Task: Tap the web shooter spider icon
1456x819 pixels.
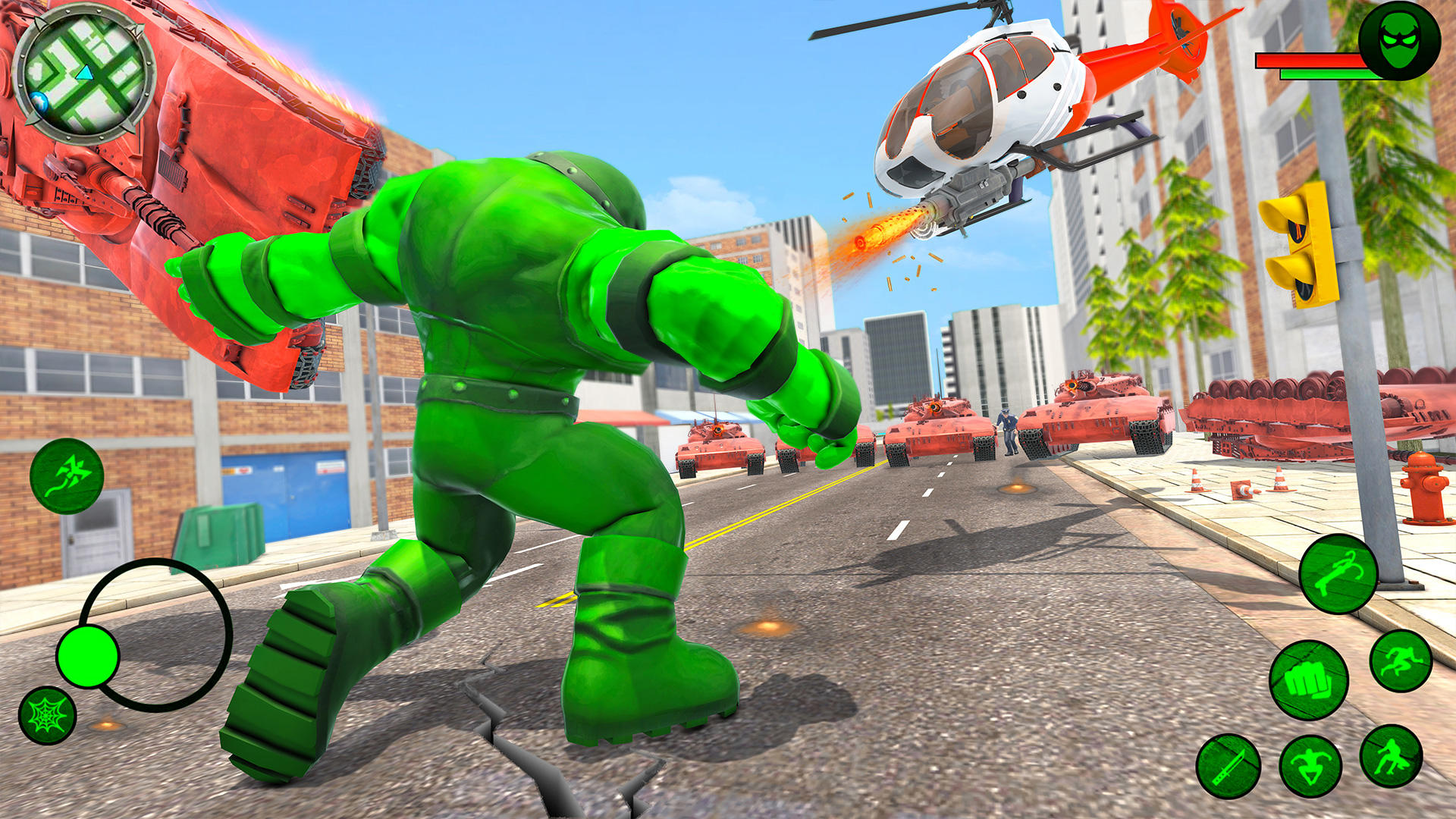Action: [47, 713]
